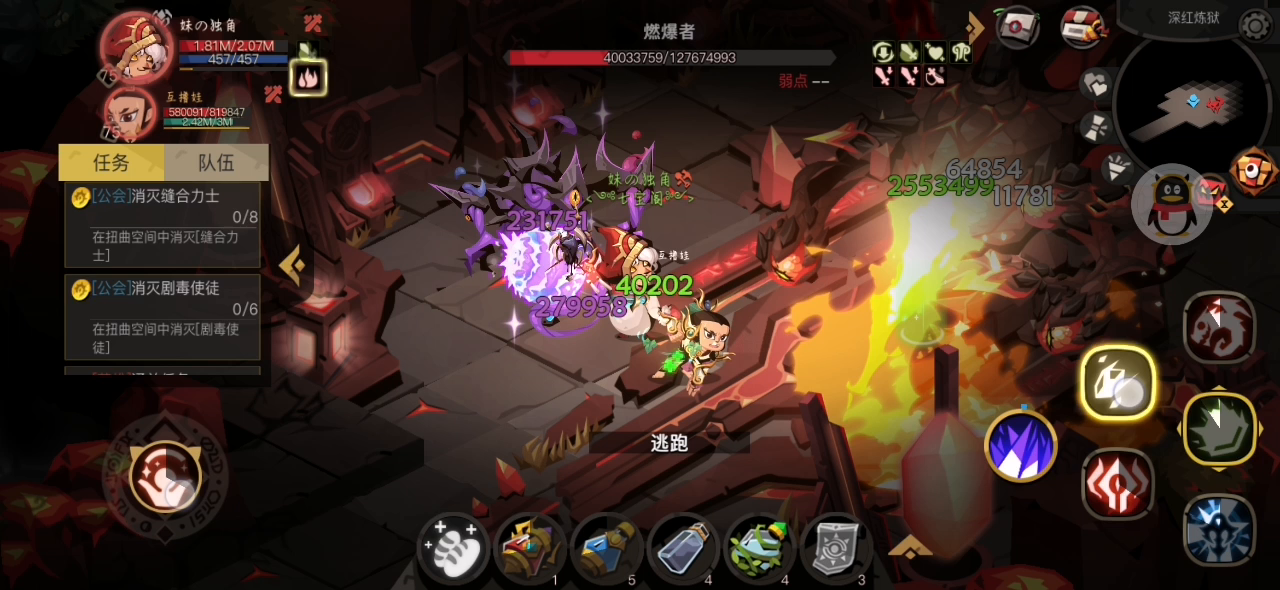Use the empty glass bottle item

[684, 549]
